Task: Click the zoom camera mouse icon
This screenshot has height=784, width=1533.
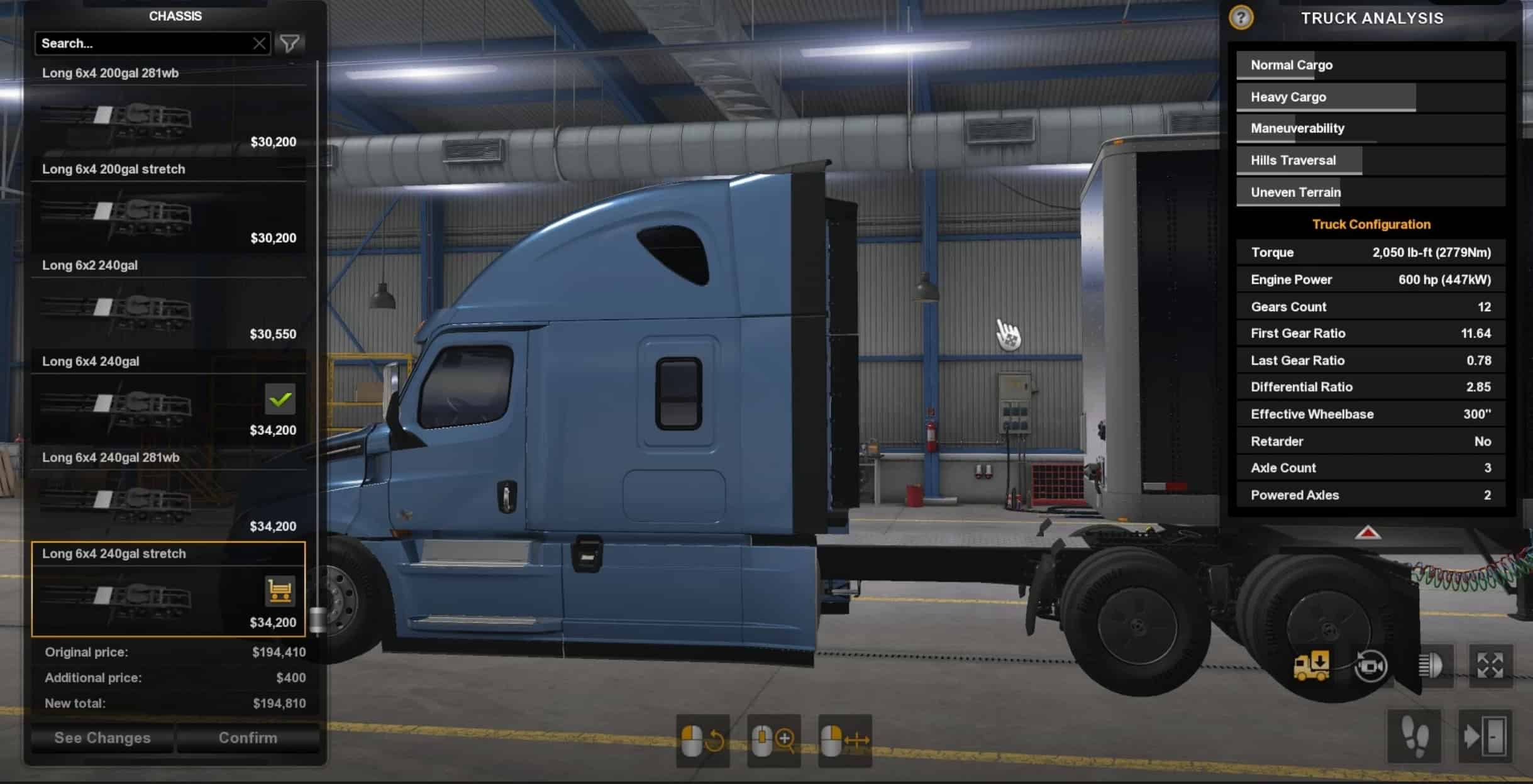Action: [x=773, y=741]
